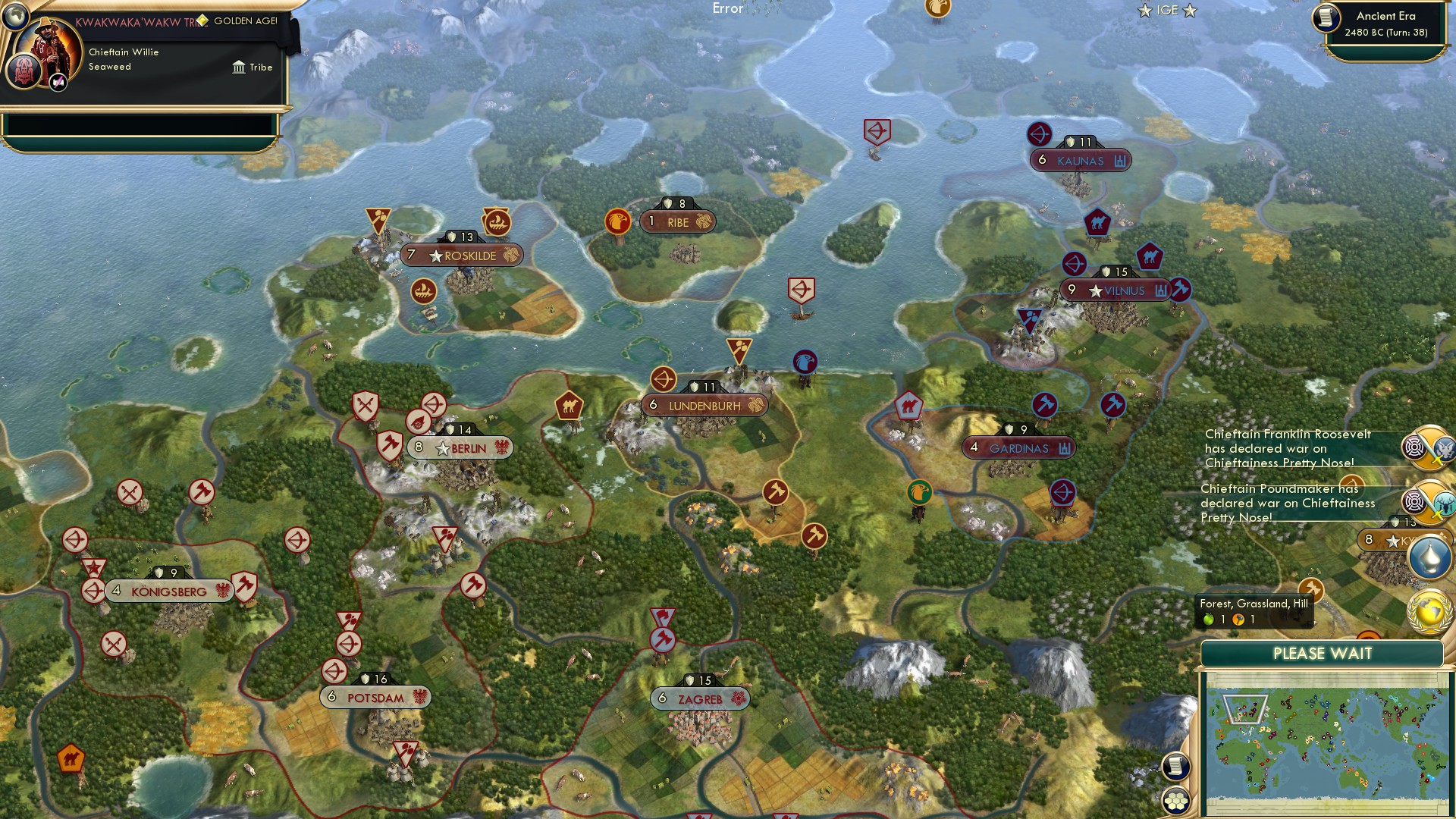Image resolution: width=1456 pixels, height=819 pixels.
Task: Select the Zagreb city banner
Action: 698,699
